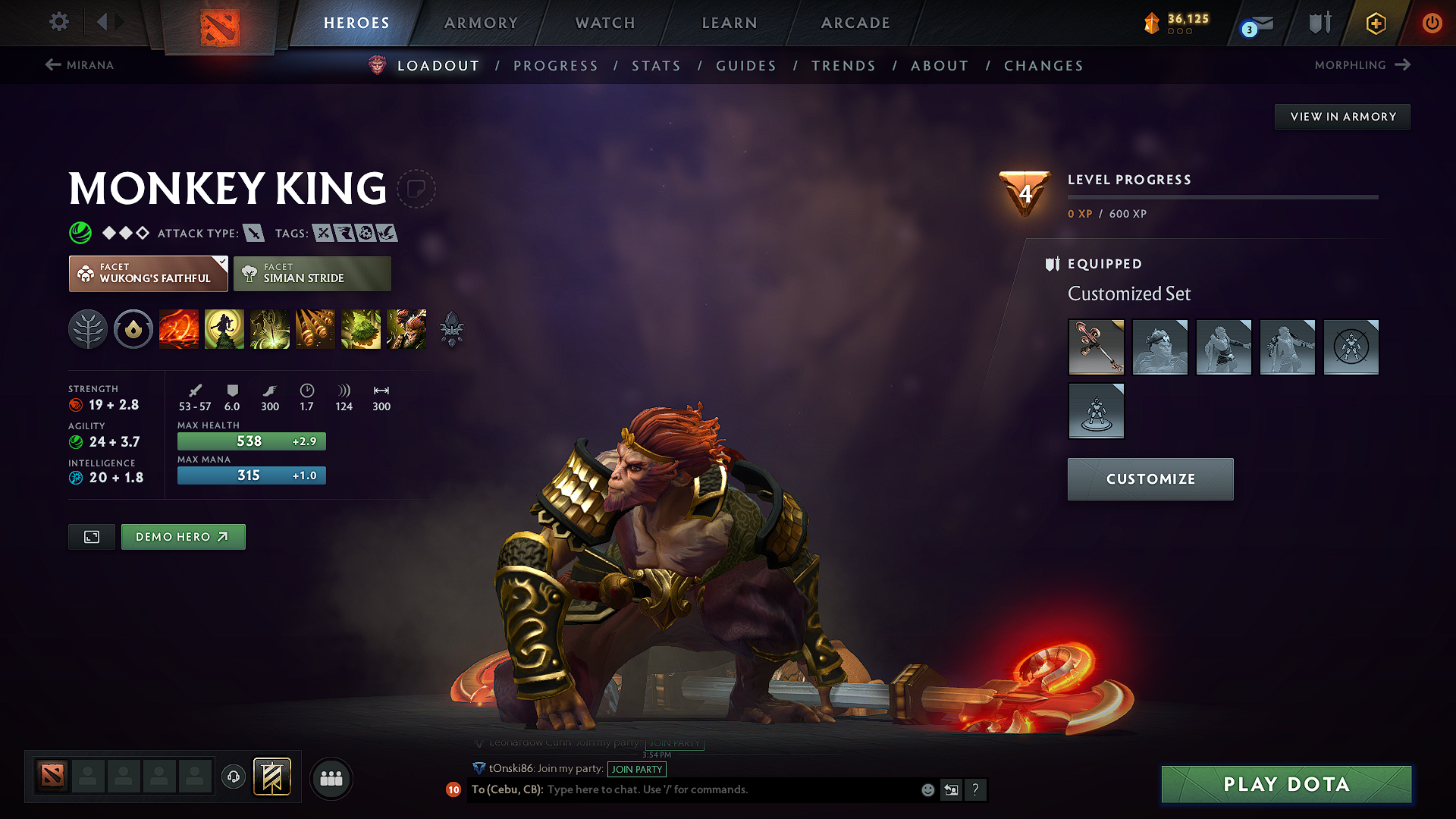1456x819 pixels.
Task: Click the Jingu Mastery ability icon
Action: [315, 329]
